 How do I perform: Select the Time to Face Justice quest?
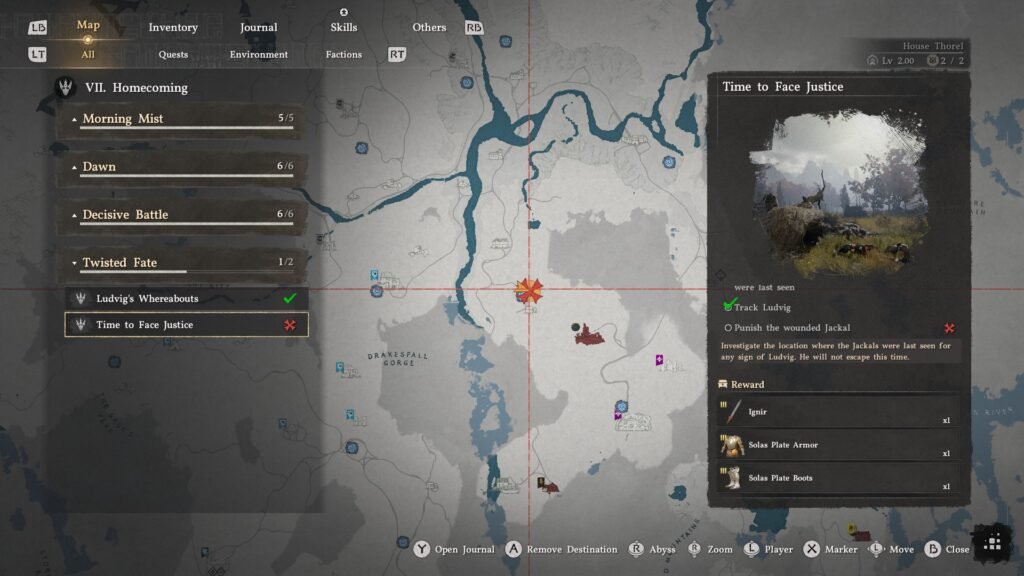coord(187,325)
